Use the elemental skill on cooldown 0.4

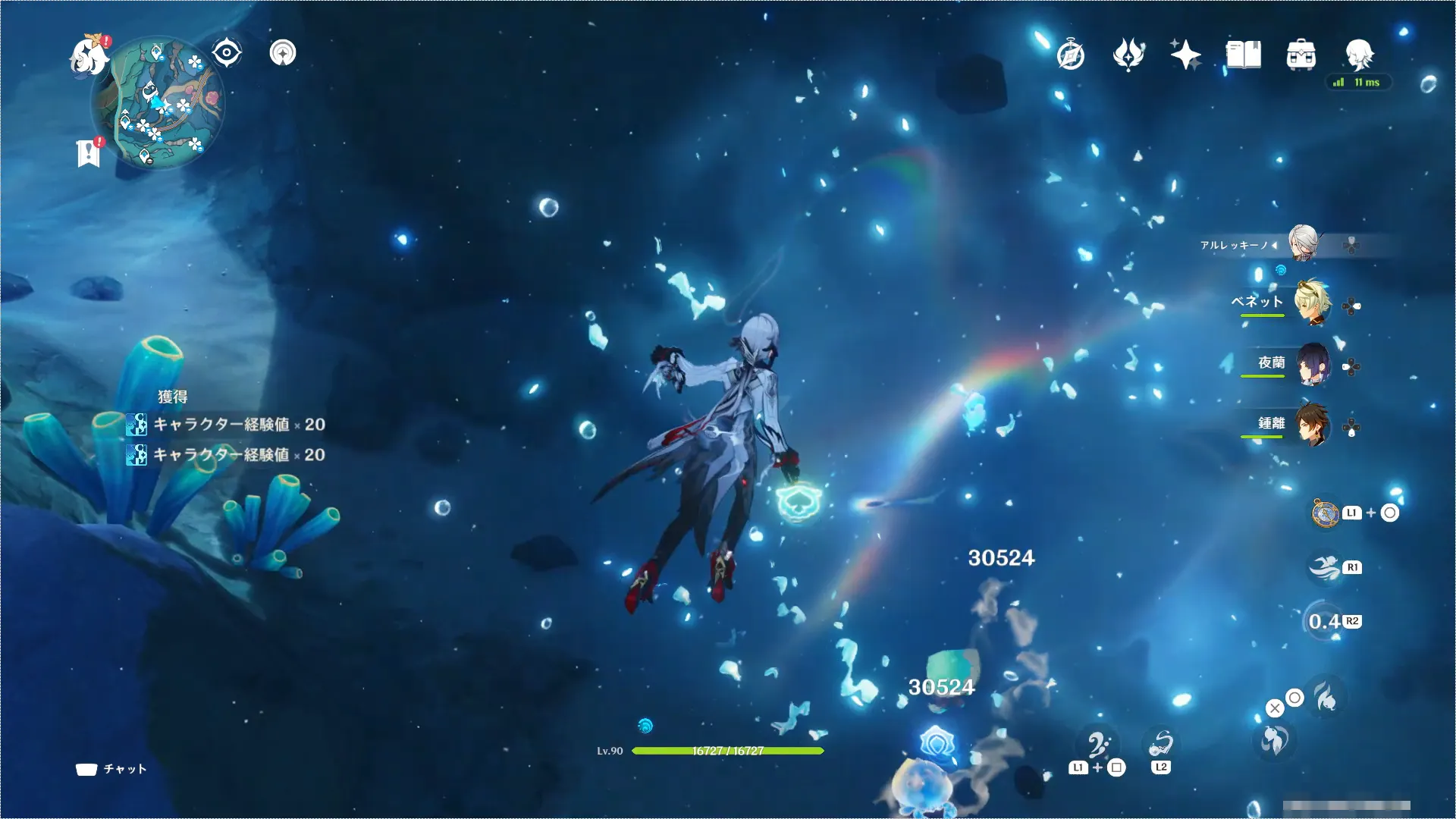click(x=1325, y=622)
